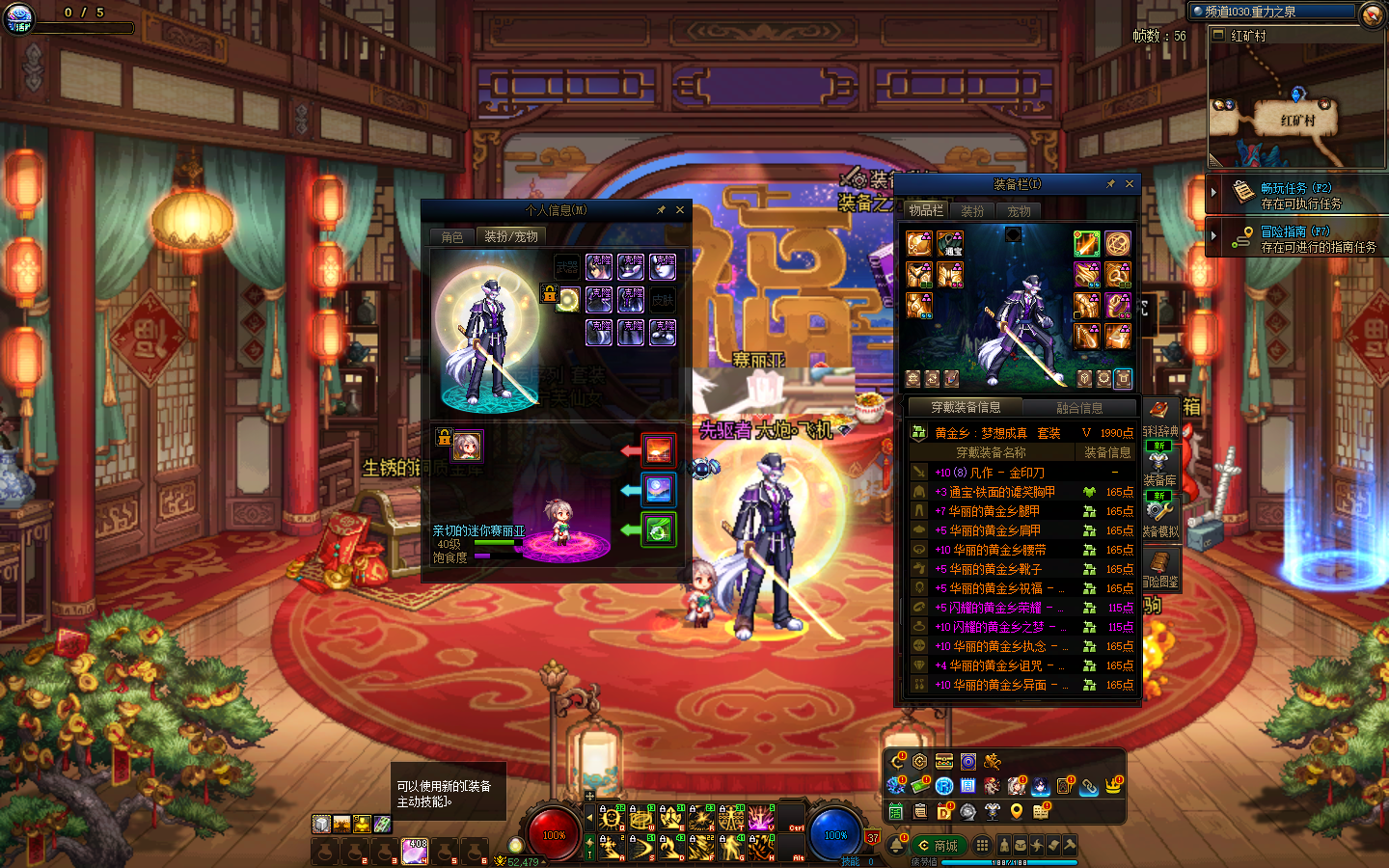Pin the 个人信息 window
Image resolution: width=1389 pixels, height=868 pixels.
(x=661, y=210)
